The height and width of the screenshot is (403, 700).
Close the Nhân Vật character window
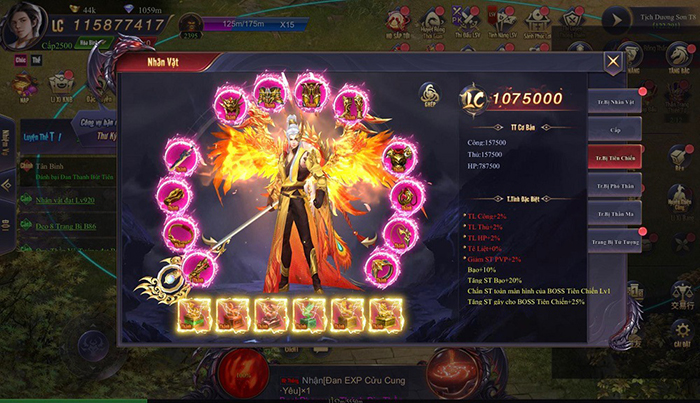[x=613, y=61]
